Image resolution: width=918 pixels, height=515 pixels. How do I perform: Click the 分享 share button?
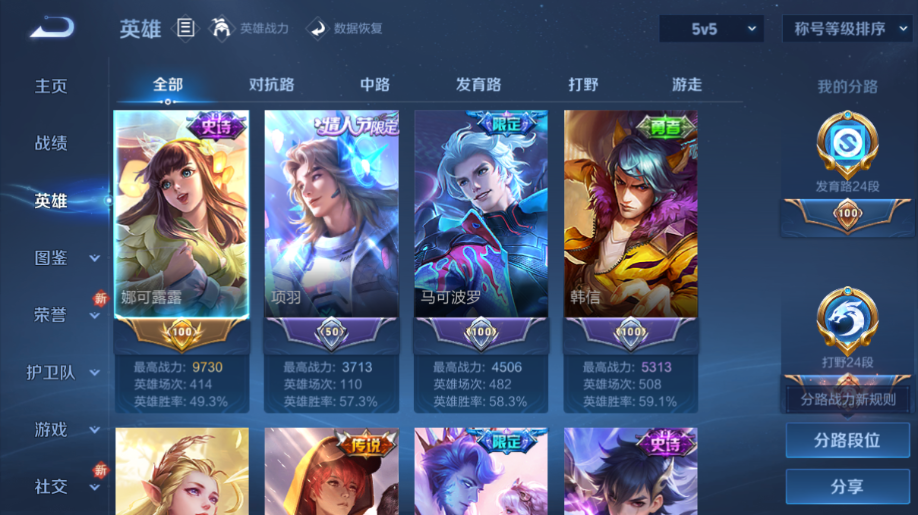[x=847, y=487]
